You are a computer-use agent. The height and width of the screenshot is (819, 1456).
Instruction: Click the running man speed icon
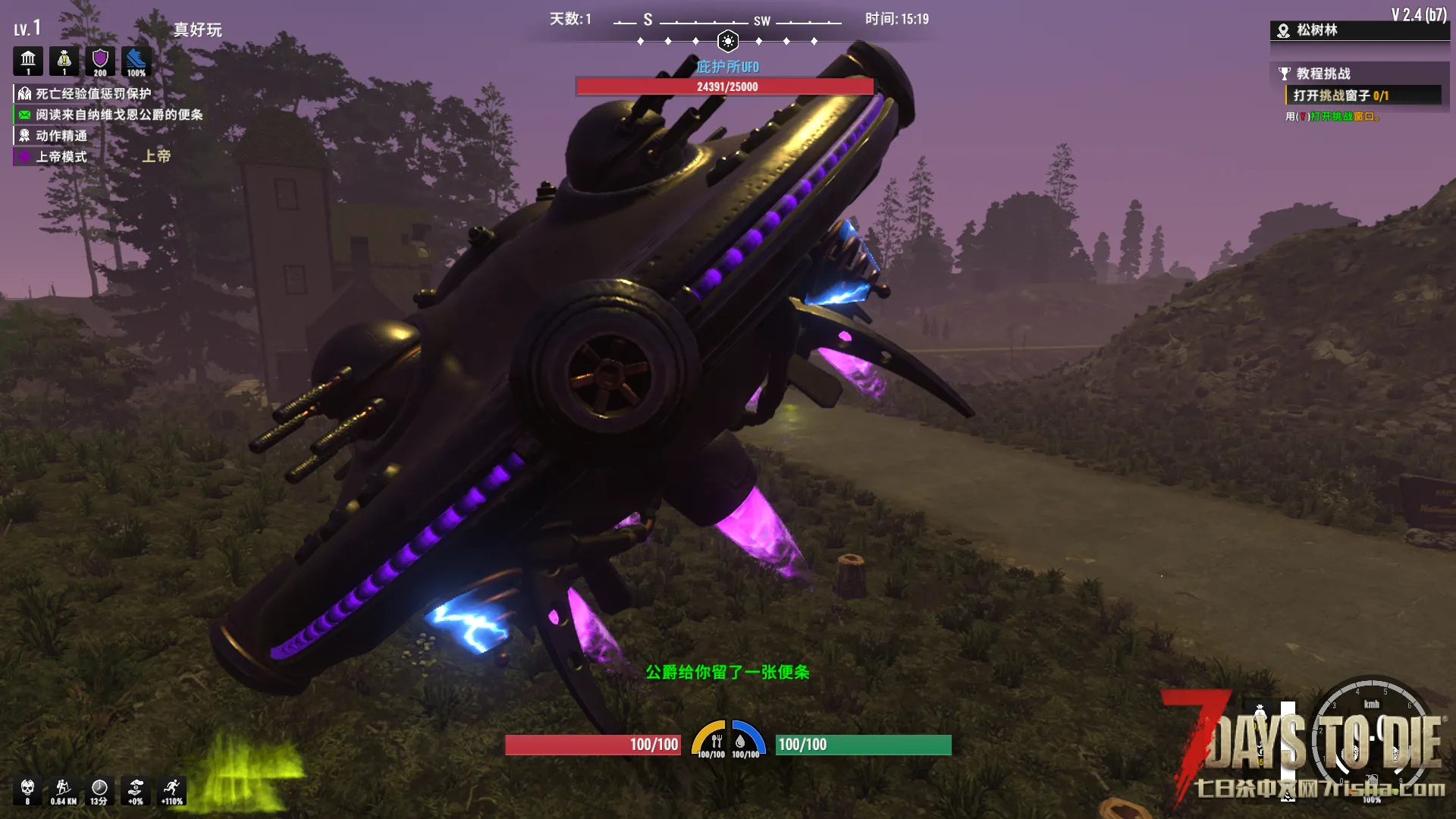(x=172, y=789)
